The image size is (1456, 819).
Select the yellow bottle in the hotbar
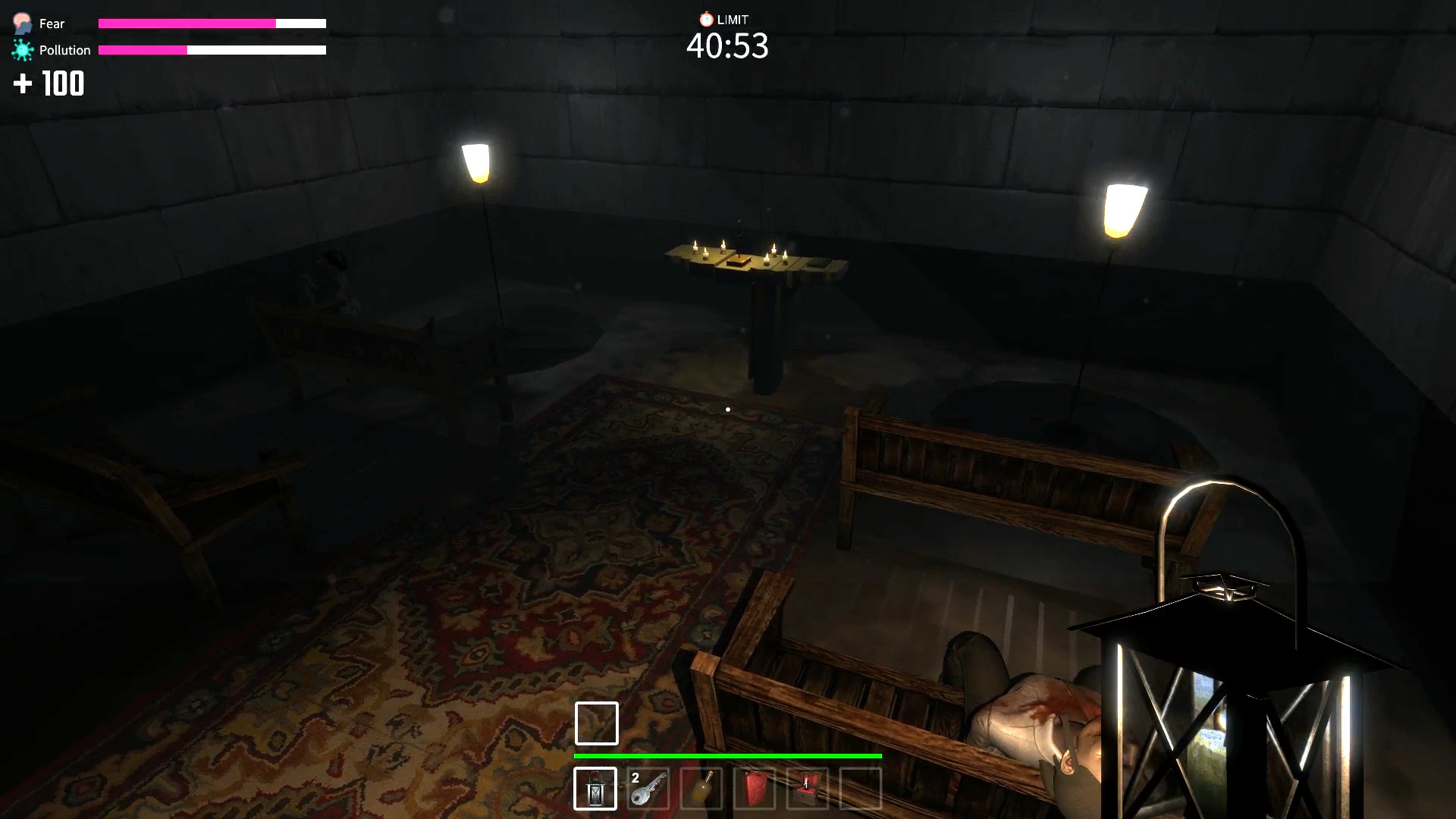702,790
